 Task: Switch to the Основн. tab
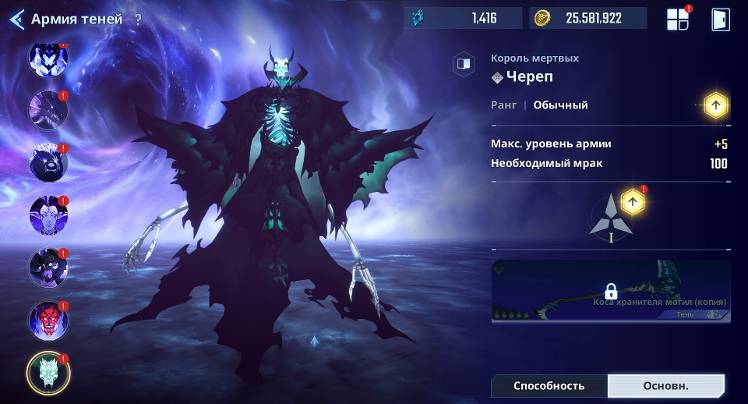pyautogui.click(x=665, y=386)
